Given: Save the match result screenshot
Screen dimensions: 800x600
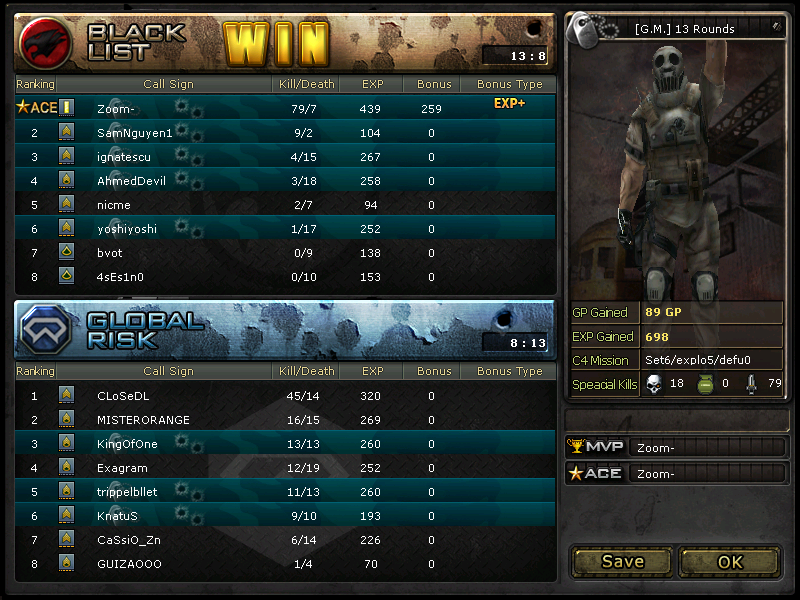Looking at the screenshot, I should pos(622,561).
